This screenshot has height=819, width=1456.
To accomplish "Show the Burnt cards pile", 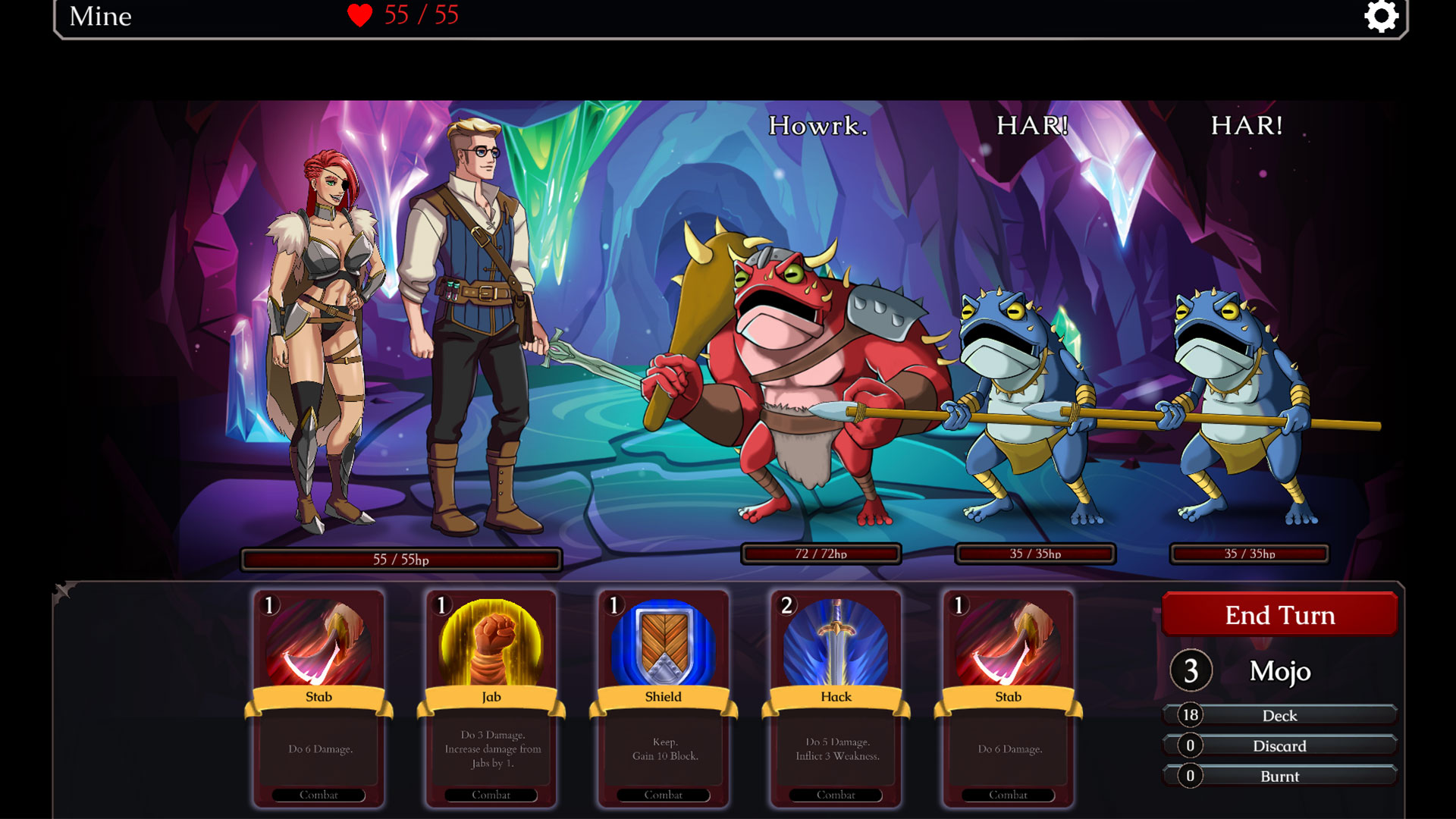I will (x=1279, y=776).
